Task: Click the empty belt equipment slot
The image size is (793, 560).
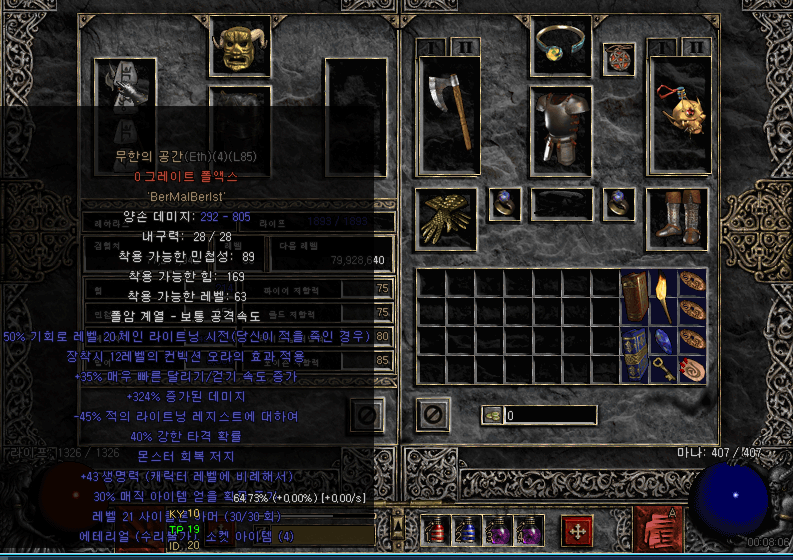Action: pyautogui.click(x=560, y=203)
